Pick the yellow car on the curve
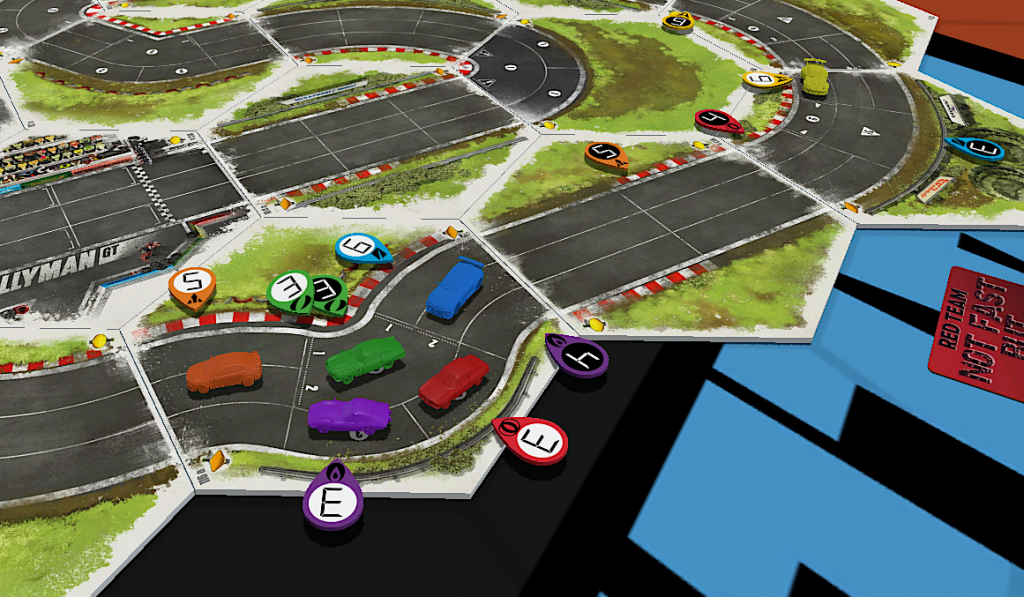 [x=815, y=77]
